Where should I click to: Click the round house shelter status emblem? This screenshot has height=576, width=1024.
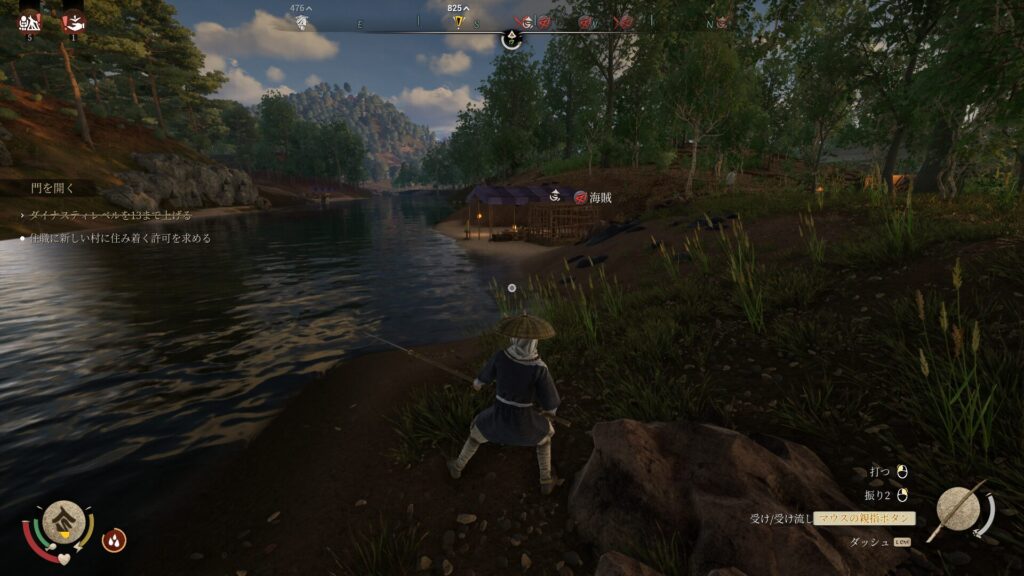[63, 521]
